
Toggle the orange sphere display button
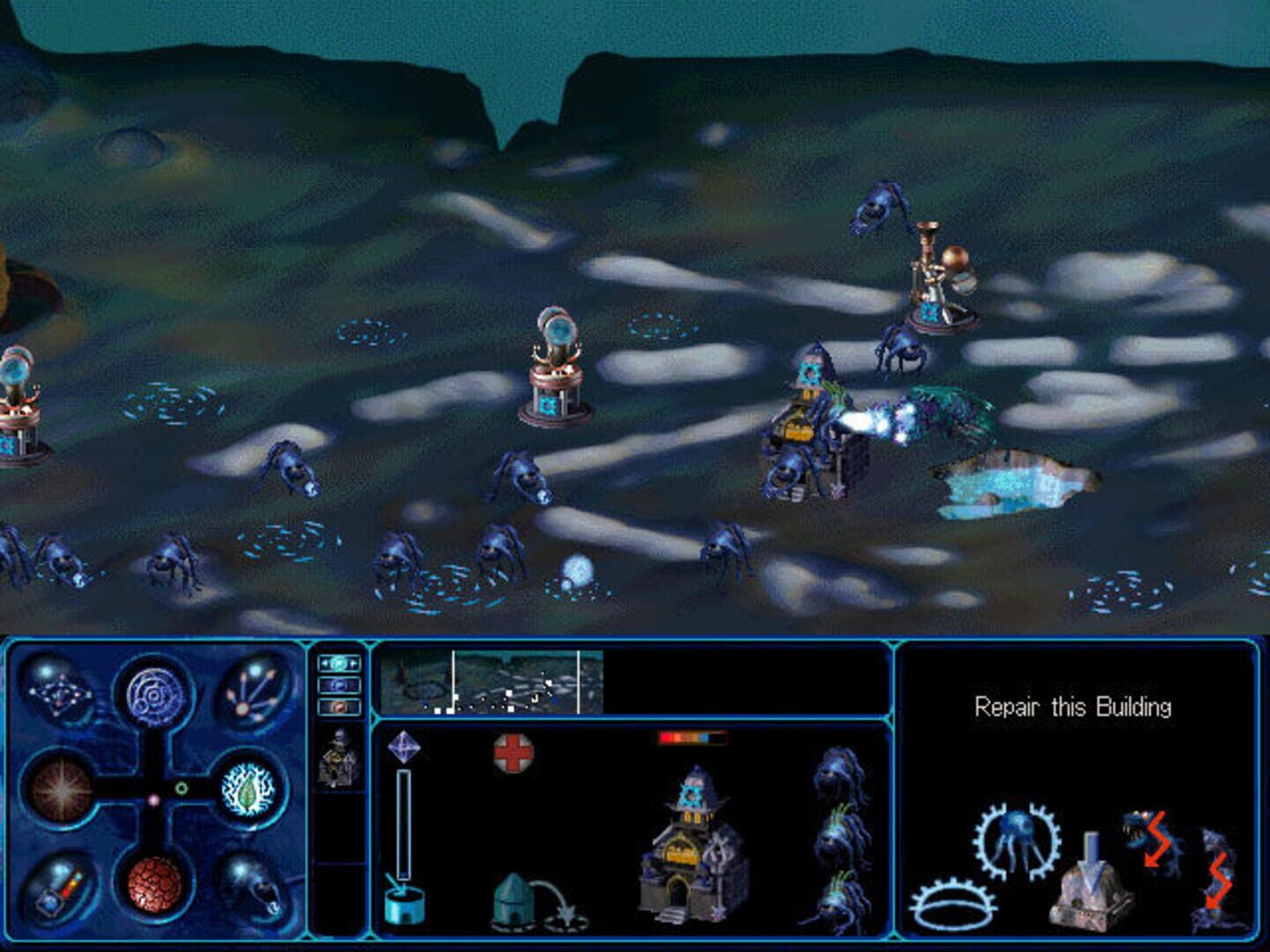338,708
